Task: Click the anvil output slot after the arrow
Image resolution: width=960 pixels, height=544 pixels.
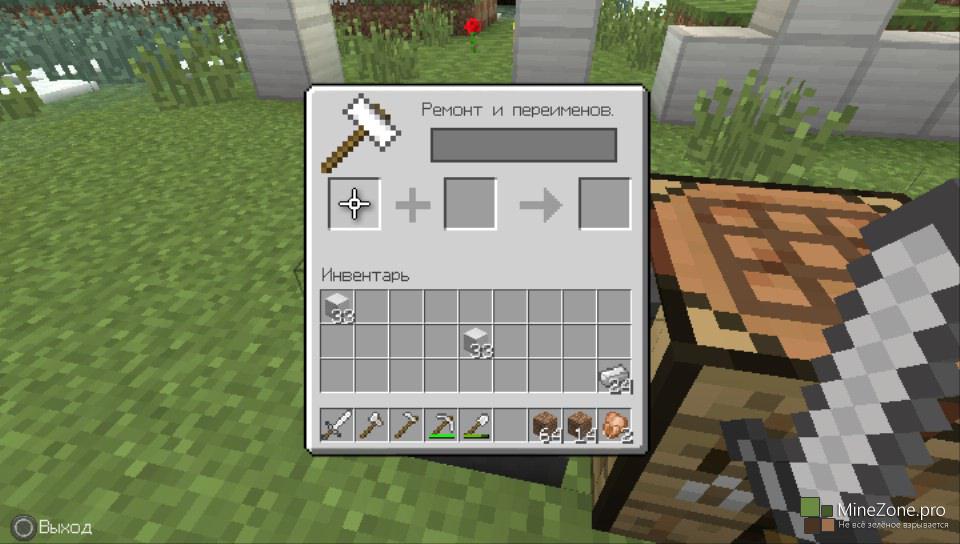Action: click(605, 204)
